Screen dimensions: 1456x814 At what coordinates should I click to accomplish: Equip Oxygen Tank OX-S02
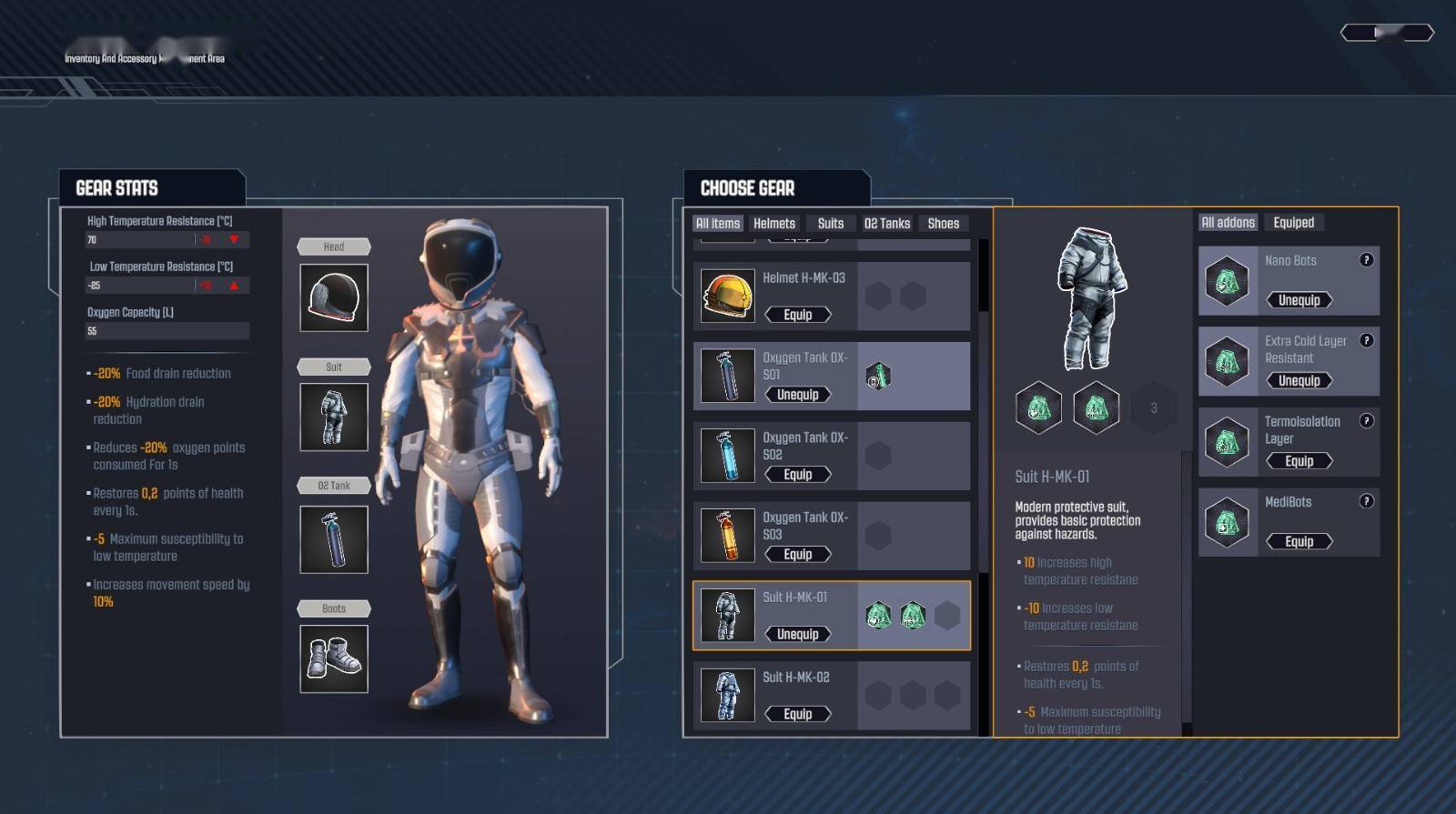pos(797,475)
